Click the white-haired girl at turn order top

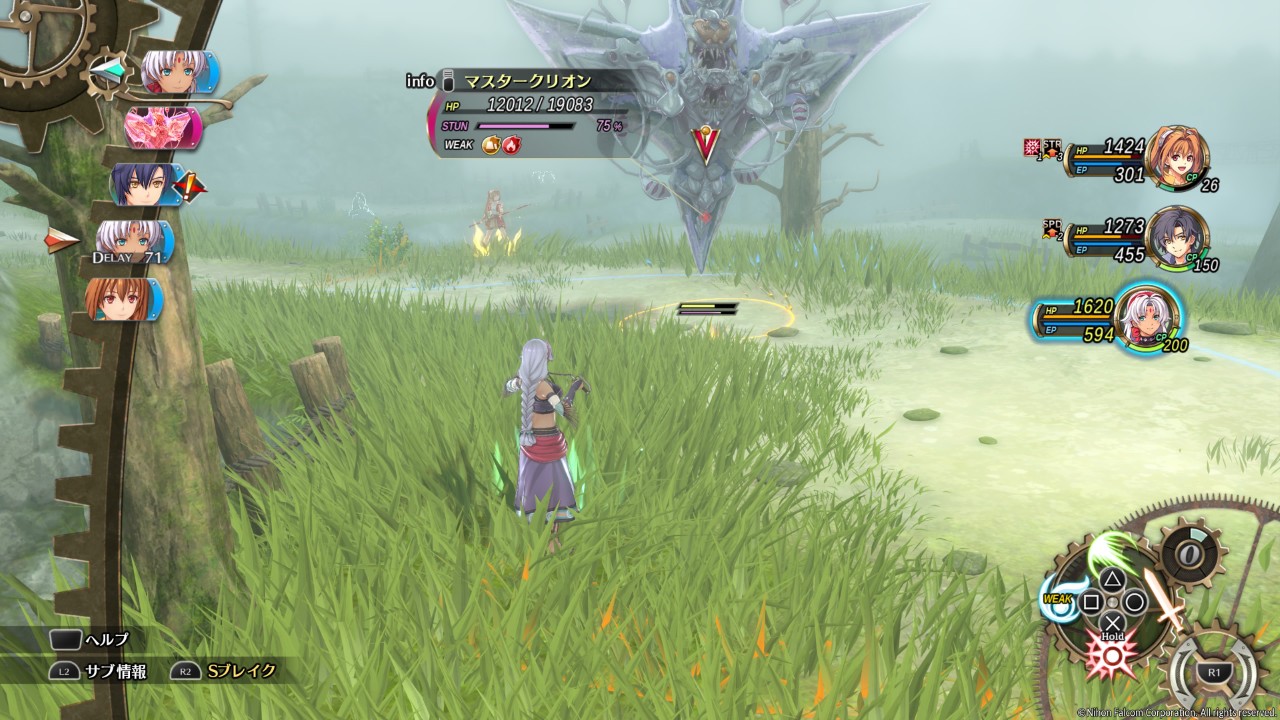coord(173,73)
